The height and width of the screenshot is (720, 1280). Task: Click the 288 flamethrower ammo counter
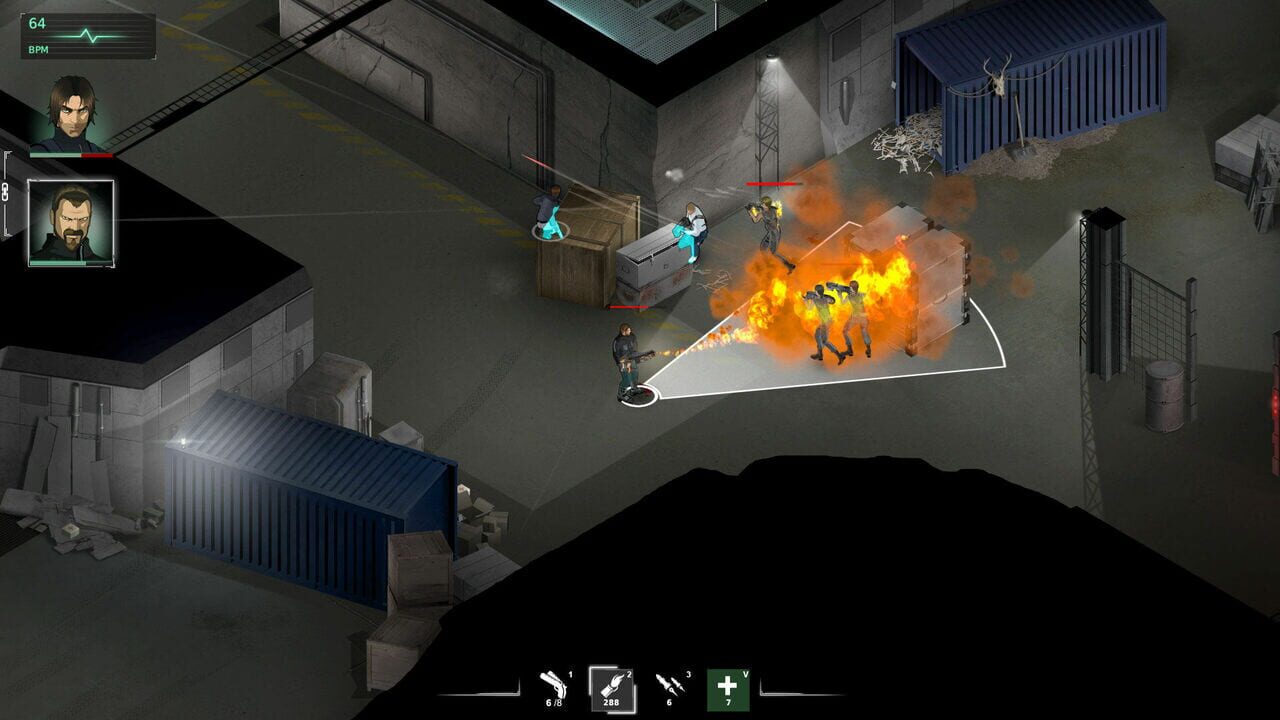[x=611, y=702]
